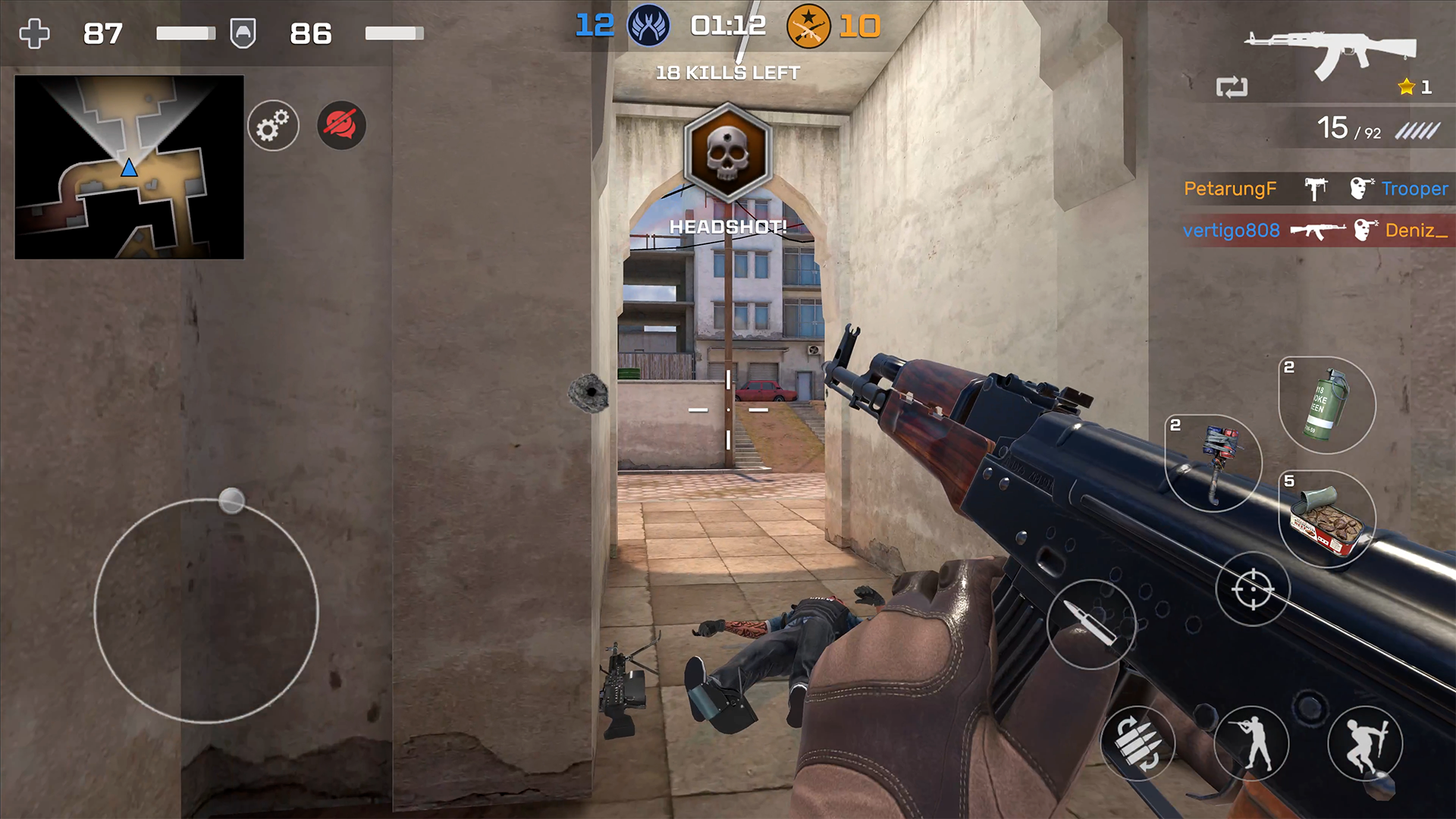The height and width of the screenshot is (819, 1456).
Task: Click the Trooper kill notification
Action: (1417, 189)
